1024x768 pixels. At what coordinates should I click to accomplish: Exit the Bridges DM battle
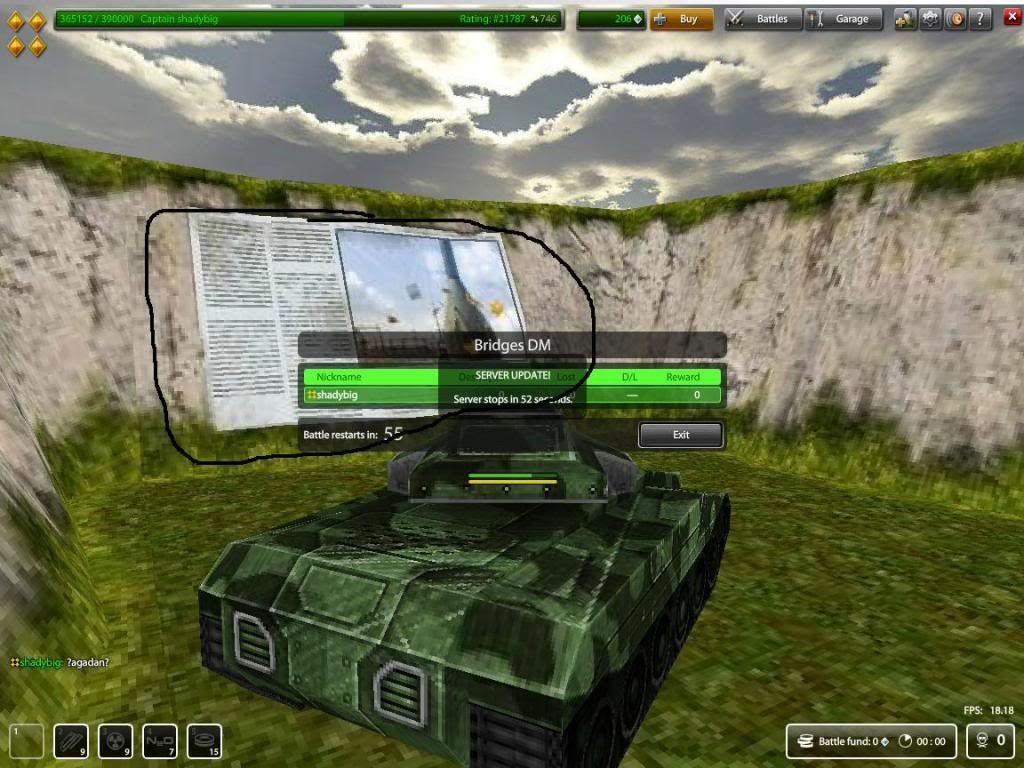(681, 435)
